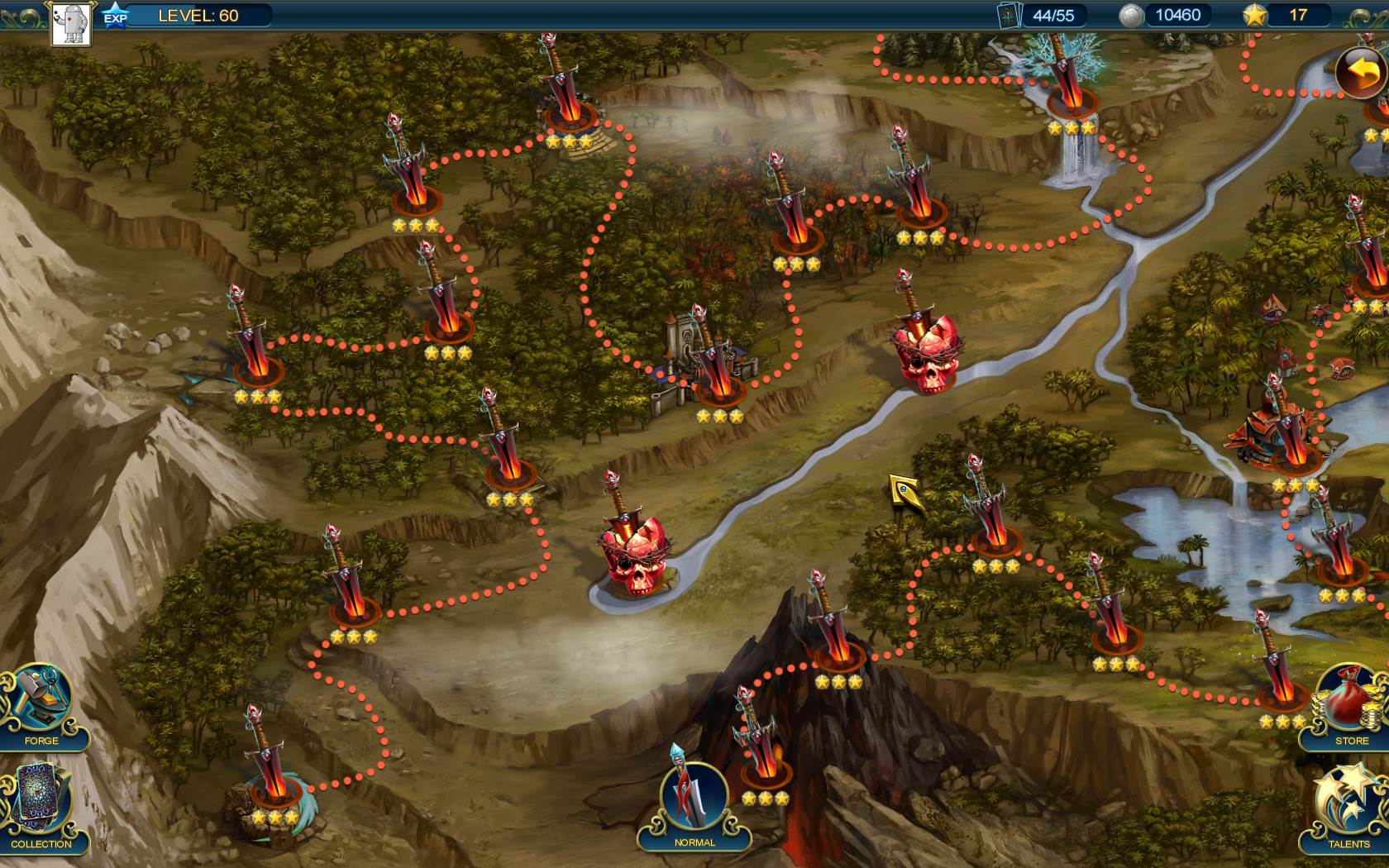Change the Normal difficulty setting
Image resolution: width=1389 pixels, height=868 pixels.
coord(694,804)
